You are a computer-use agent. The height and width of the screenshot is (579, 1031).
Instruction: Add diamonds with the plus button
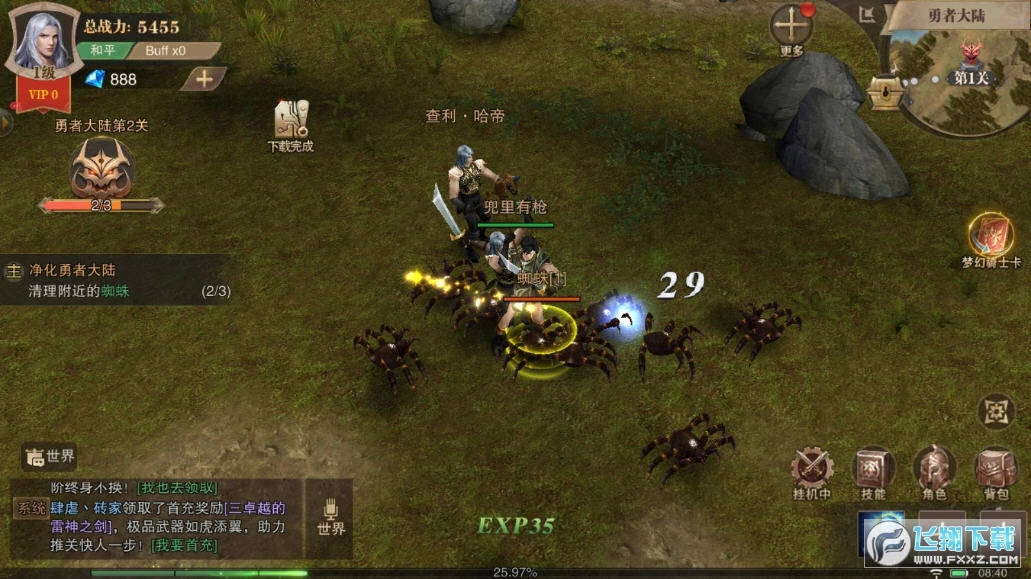pos(204,78)
